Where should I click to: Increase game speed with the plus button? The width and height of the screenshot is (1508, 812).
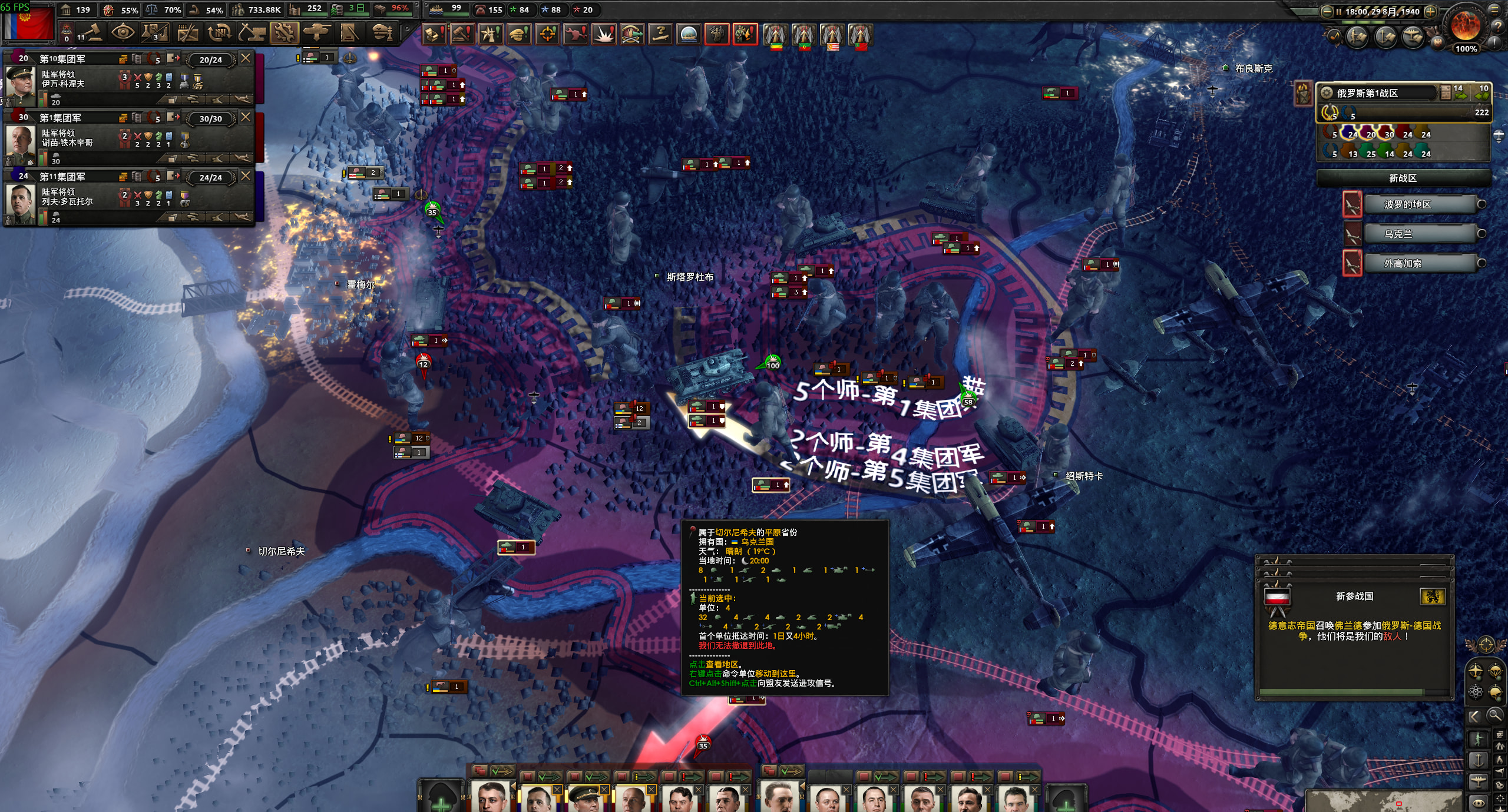pyautogui.click(x=1430, y=11)
